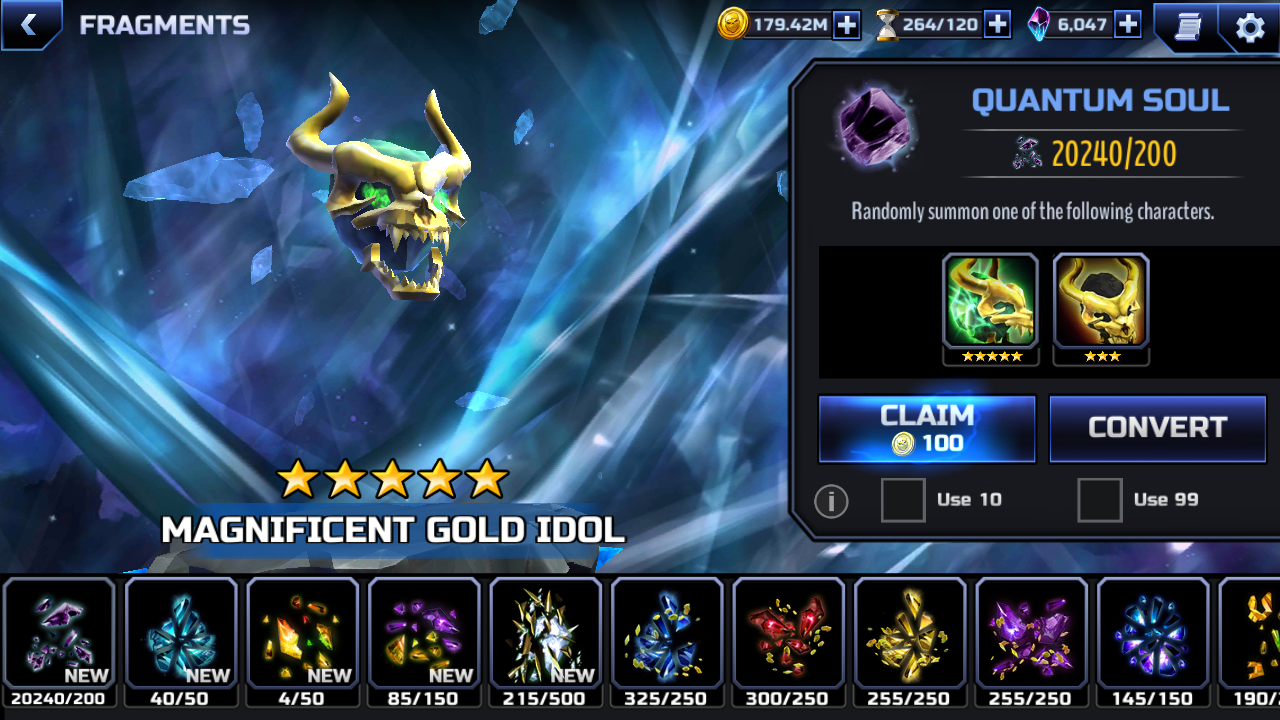Show fragment info via the i icon
This screenshot has width=1280, height=720.
coord(831,501)
